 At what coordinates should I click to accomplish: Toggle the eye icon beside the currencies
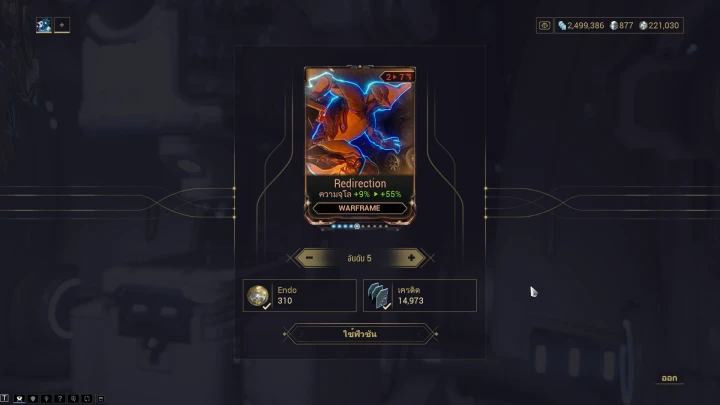click(544, 25)
